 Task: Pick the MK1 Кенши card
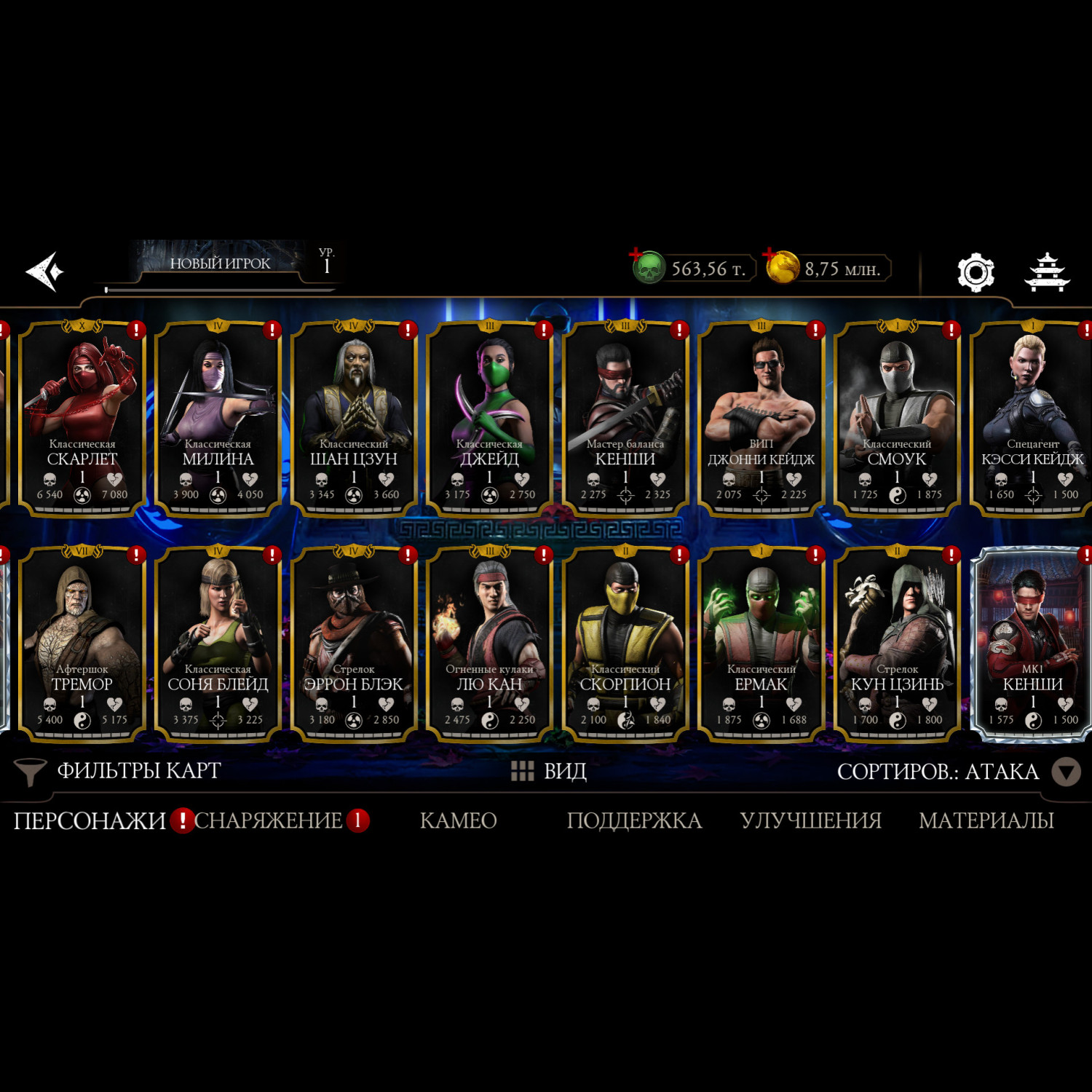[x=1032, y=644]
